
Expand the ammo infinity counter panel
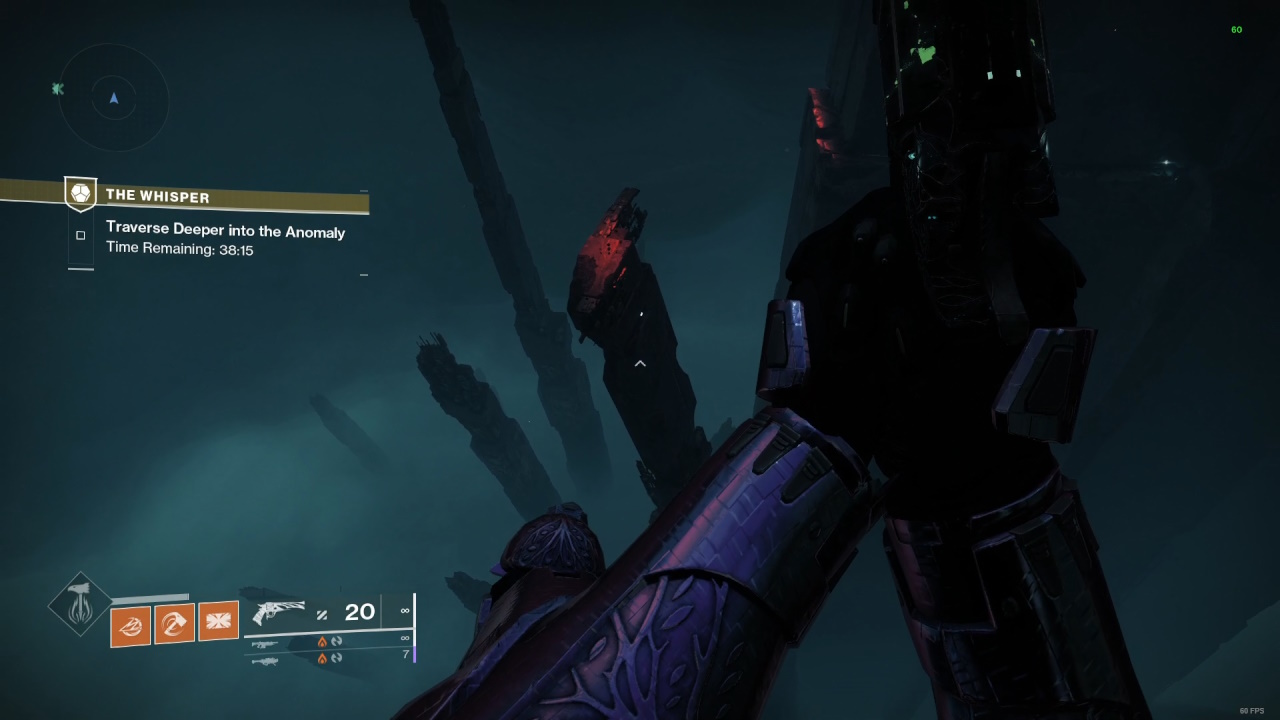404,610
